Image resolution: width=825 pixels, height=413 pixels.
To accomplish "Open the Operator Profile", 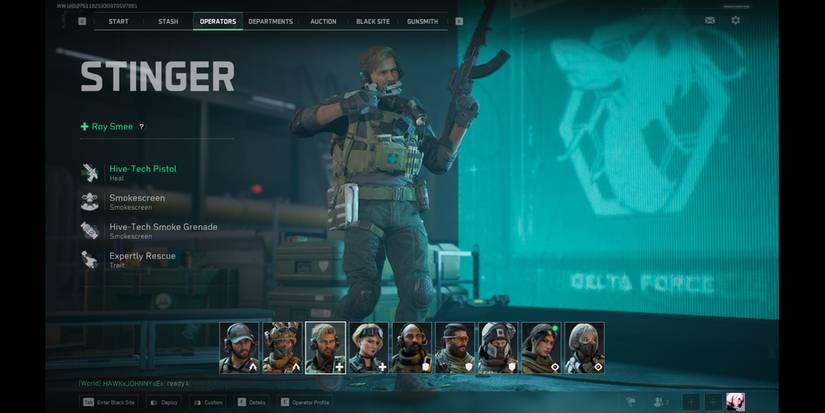I will (303, 402).
